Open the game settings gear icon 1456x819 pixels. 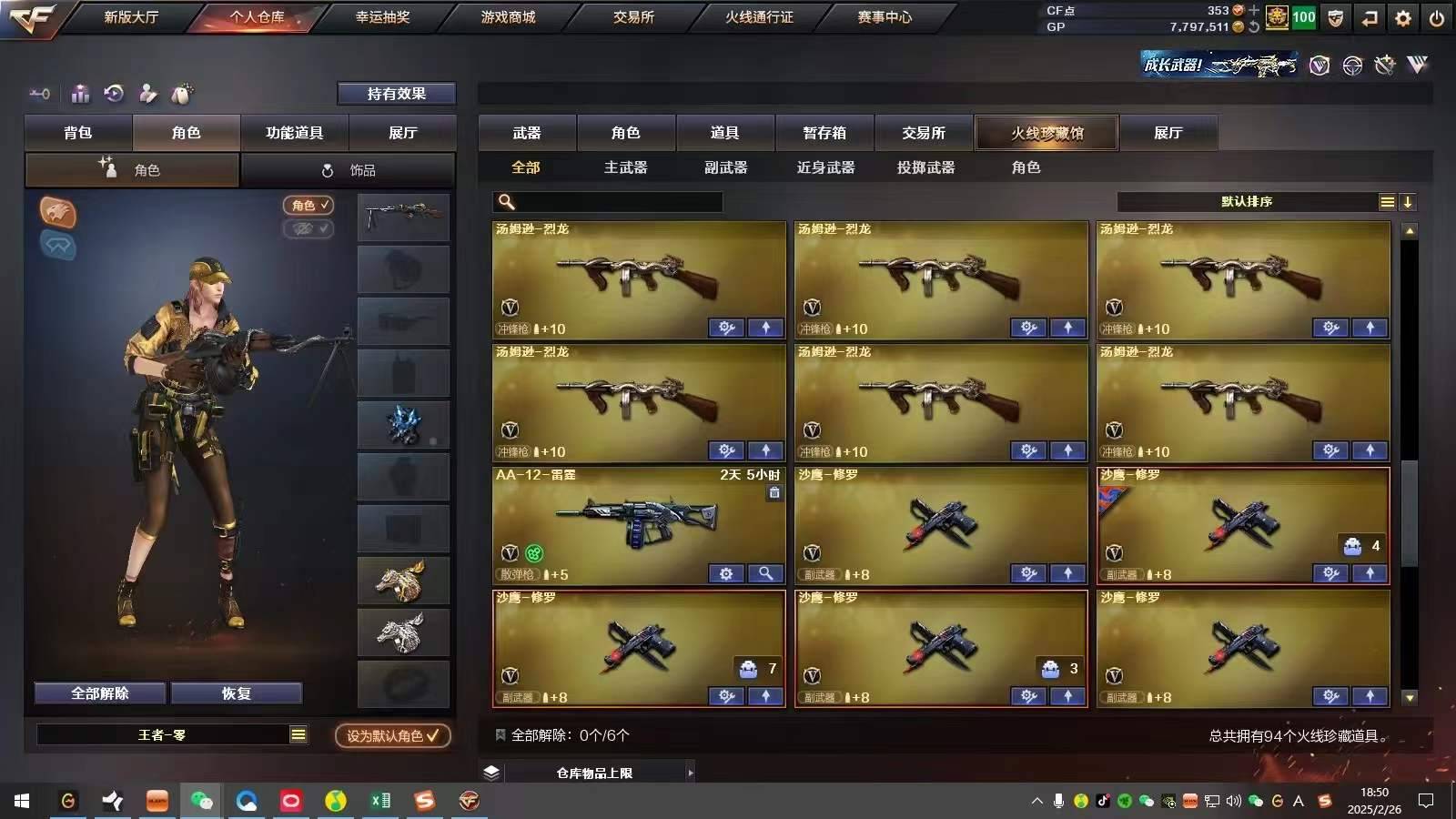tap(1402, 17)
